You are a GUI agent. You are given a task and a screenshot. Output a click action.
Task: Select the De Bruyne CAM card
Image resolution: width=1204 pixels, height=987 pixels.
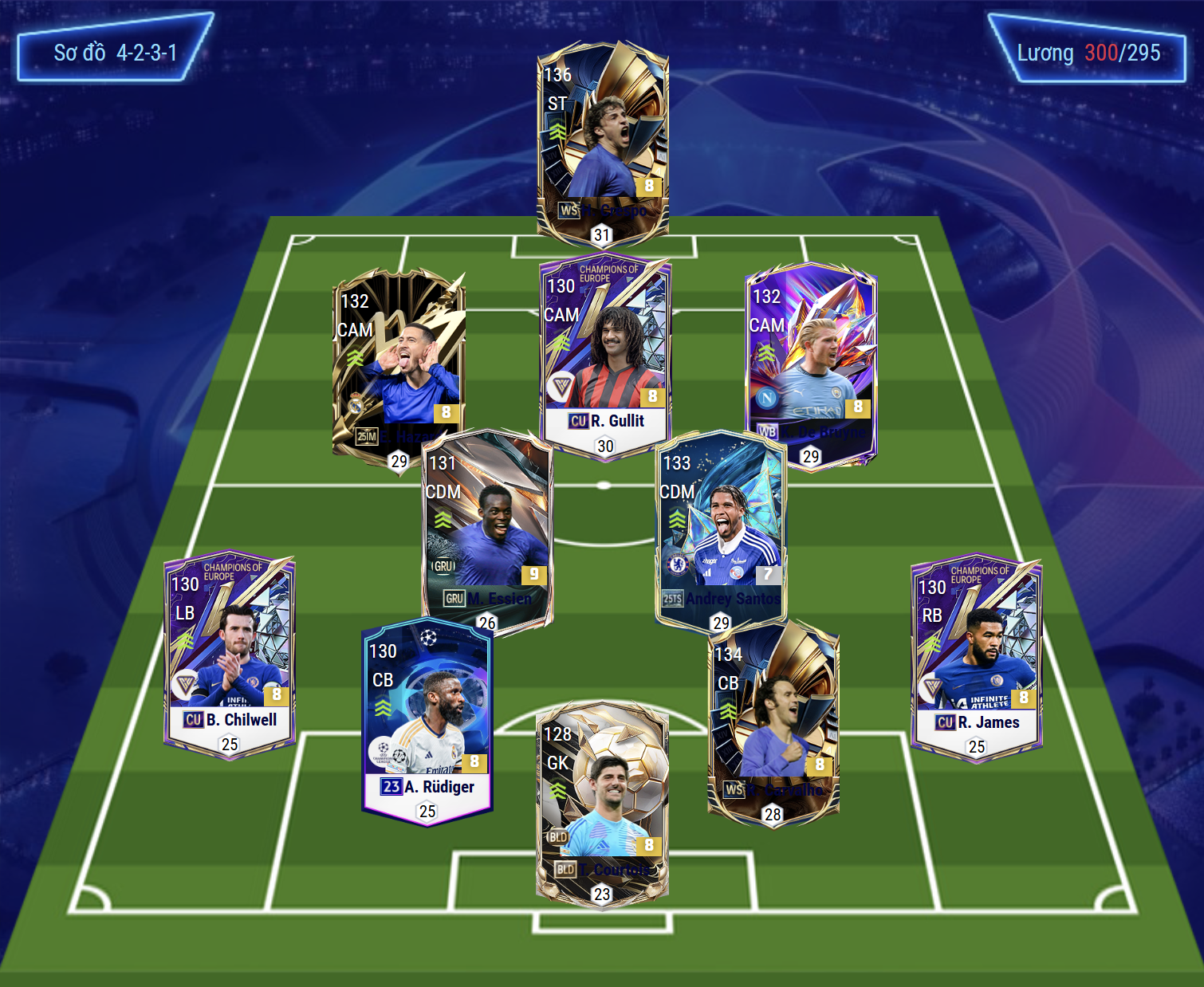[x=811, y=359]
